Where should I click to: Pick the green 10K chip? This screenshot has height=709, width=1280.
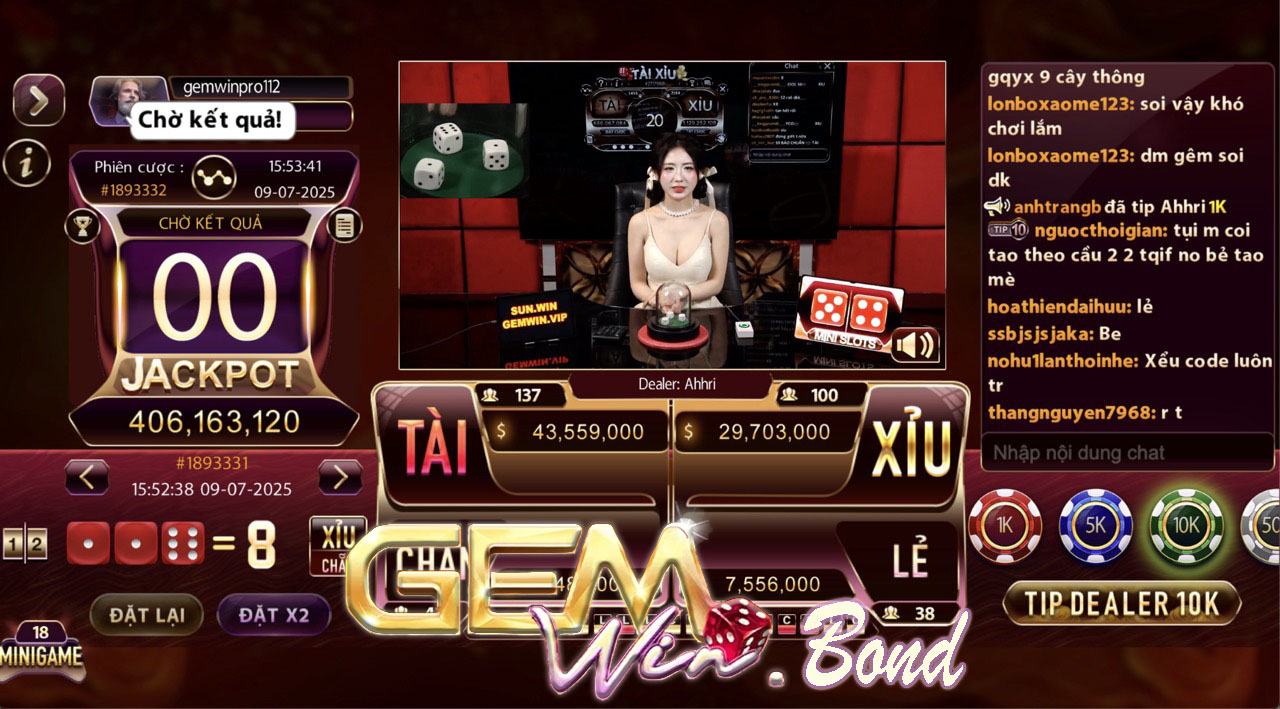pos(1187,526)
